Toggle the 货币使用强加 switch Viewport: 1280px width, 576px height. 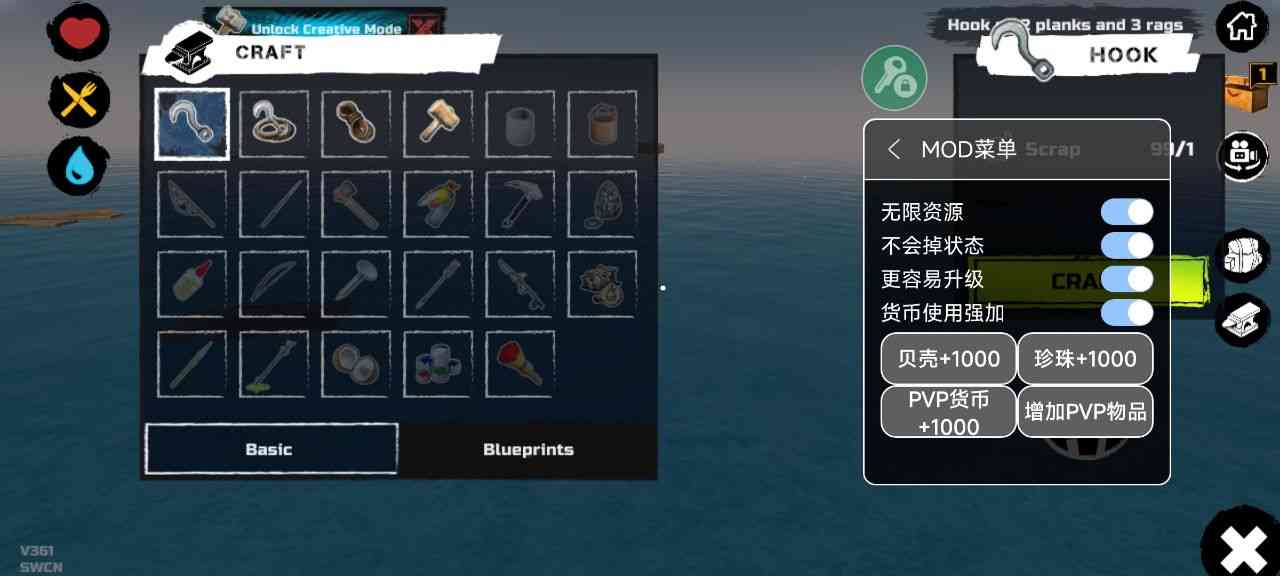pyautogui.click(x=1126, y=313)
